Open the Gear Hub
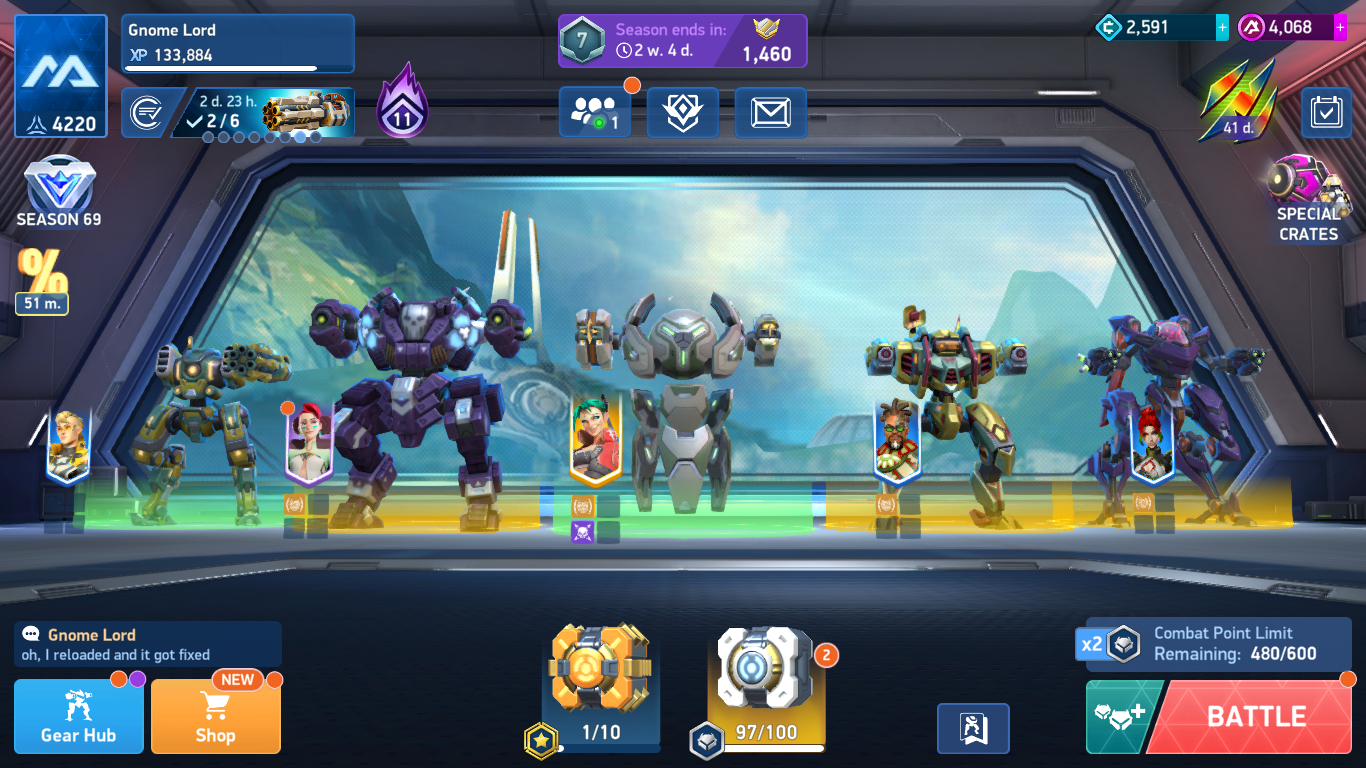The image size is (1366, 768). pos(78,716)
